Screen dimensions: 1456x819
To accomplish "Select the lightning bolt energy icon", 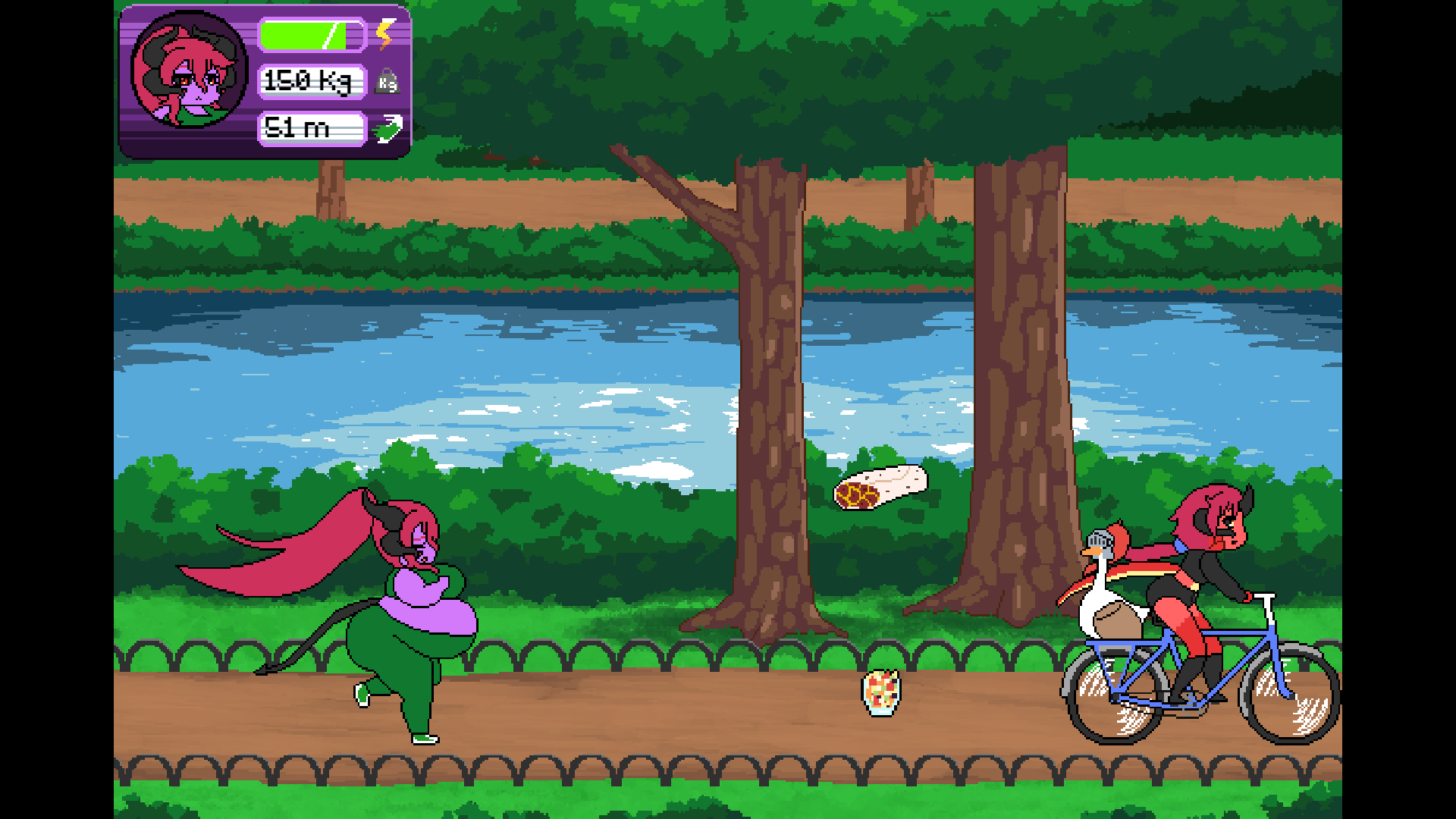I will (x=385, y=33).
